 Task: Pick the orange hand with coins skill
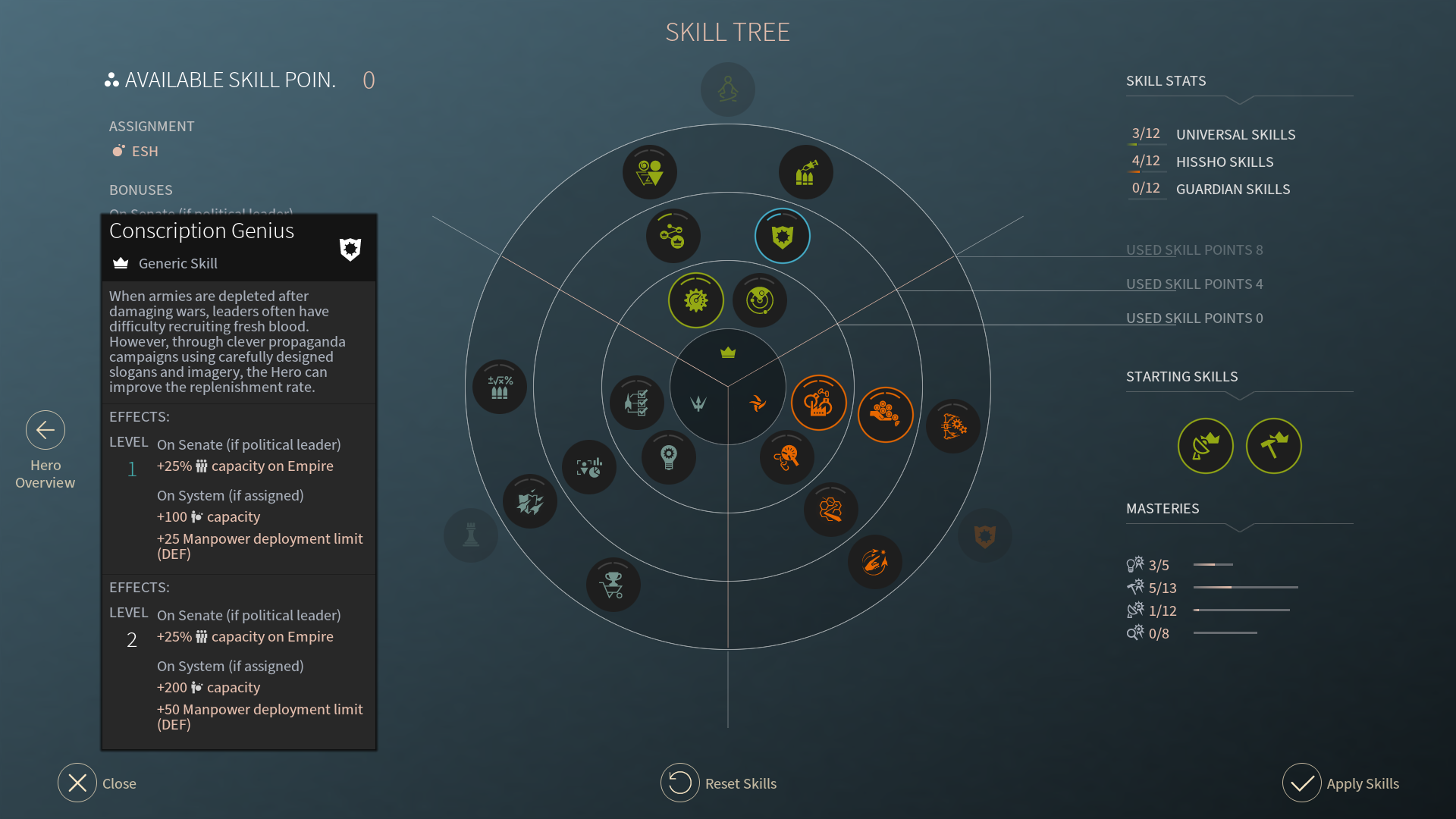(885, 414)
